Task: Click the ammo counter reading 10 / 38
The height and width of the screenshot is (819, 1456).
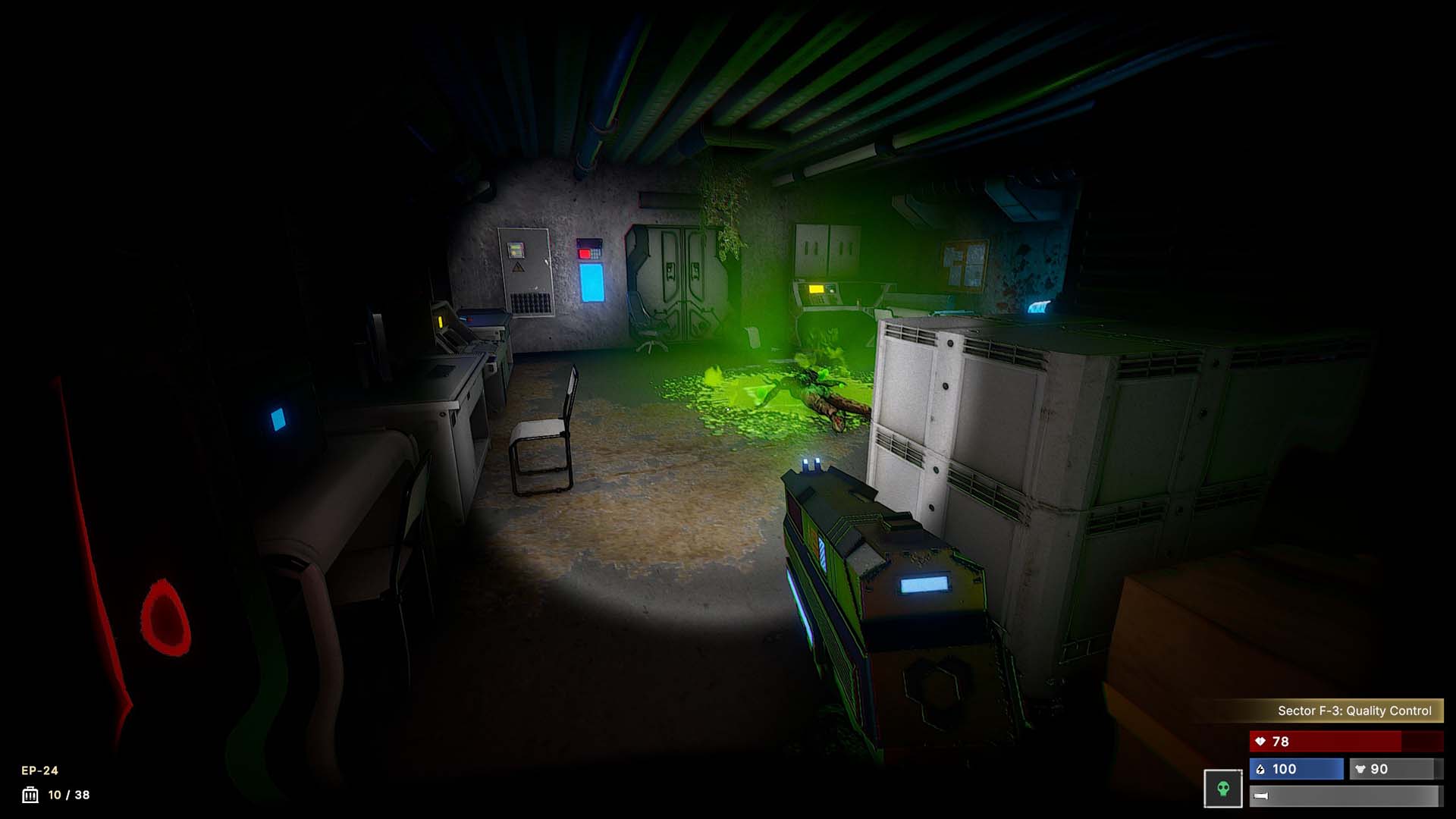Action: [x=68, y=795]
